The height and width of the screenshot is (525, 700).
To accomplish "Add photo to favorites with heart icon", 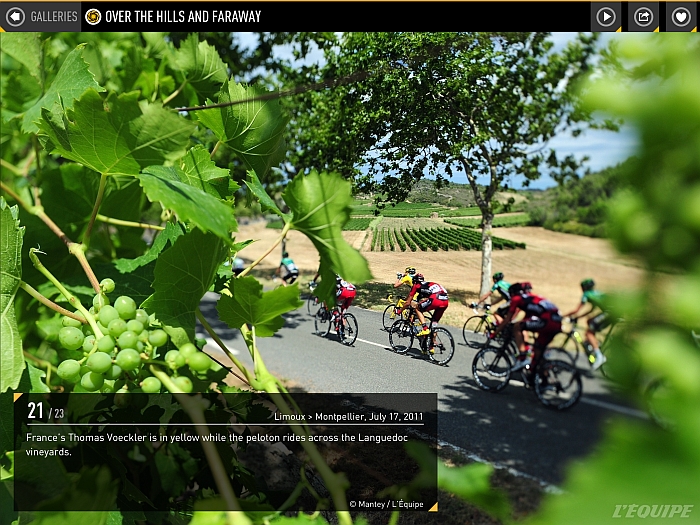I will pyautogui.click(x=680, y=16).
